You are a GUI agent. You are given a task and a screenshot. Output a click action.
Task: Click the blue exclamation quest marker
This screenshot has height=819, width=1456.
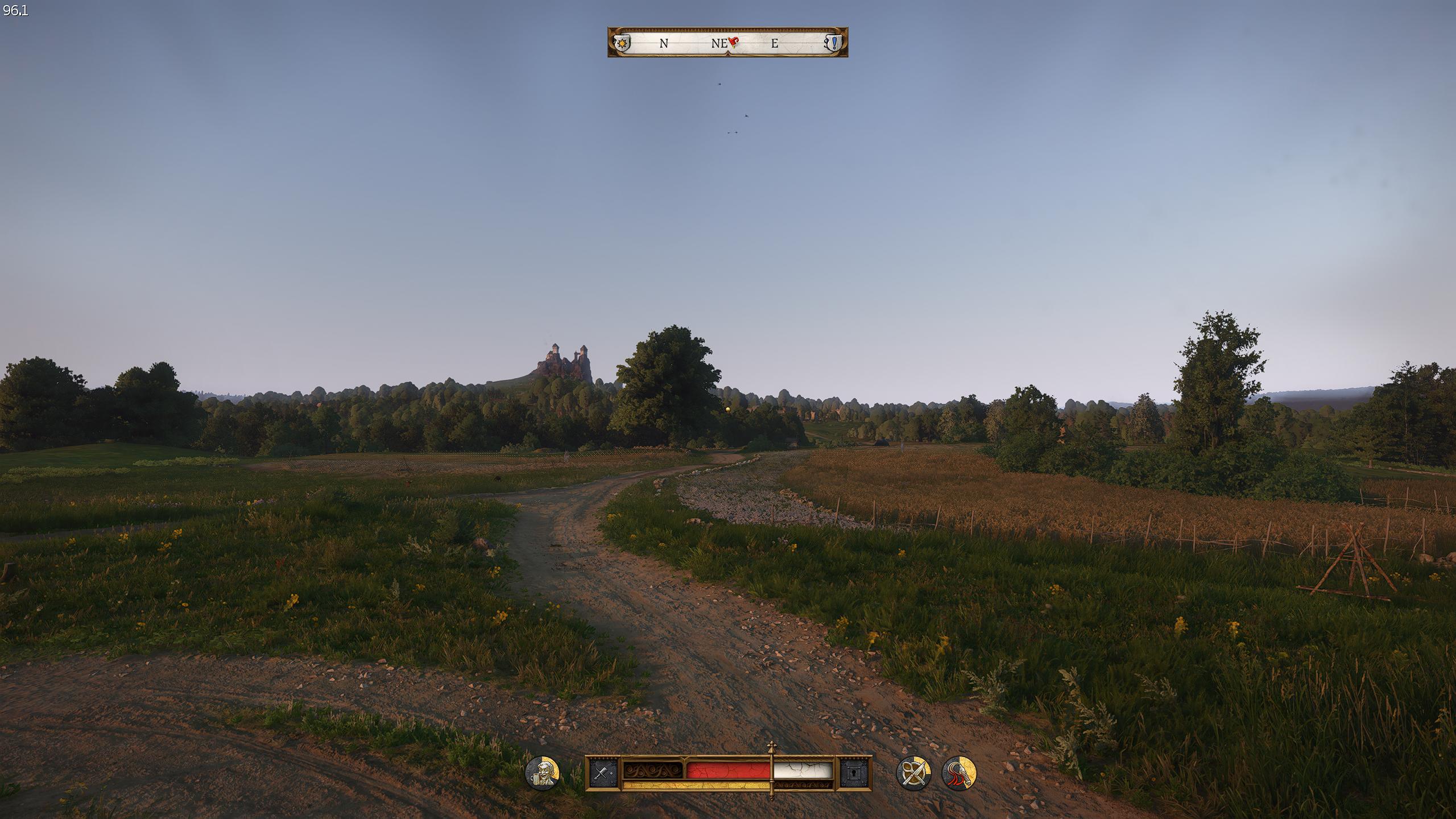(x=833, y=43)
